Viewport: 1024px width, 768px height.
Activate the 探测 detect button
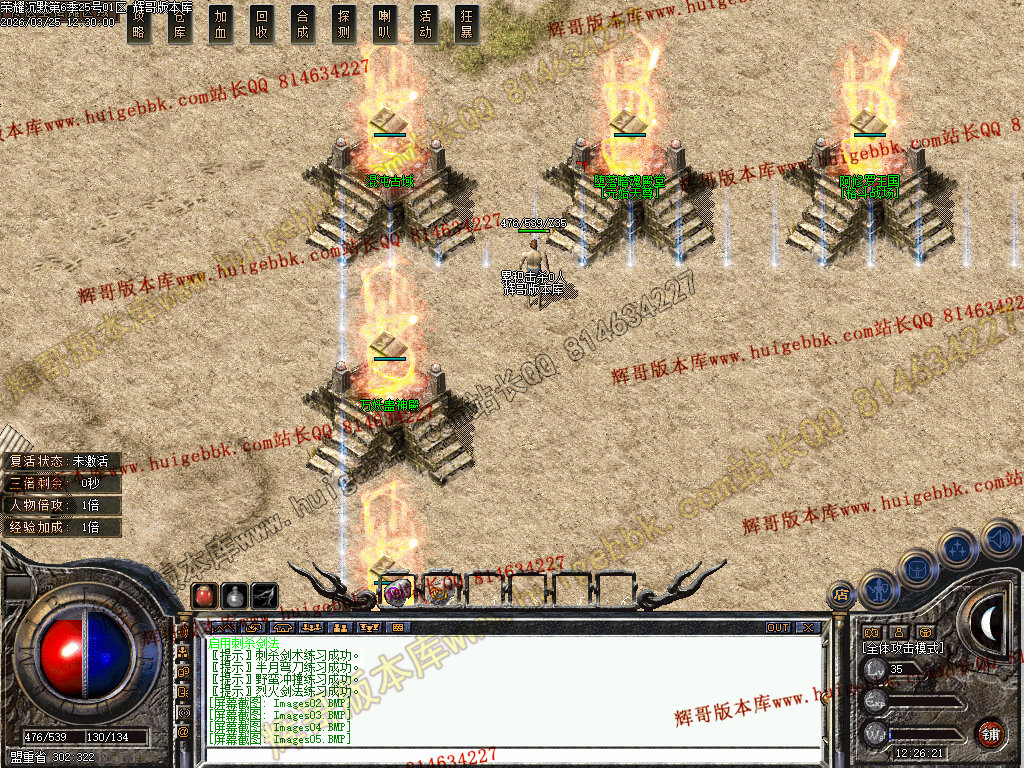pyautogui.click(x=344, y=24)
